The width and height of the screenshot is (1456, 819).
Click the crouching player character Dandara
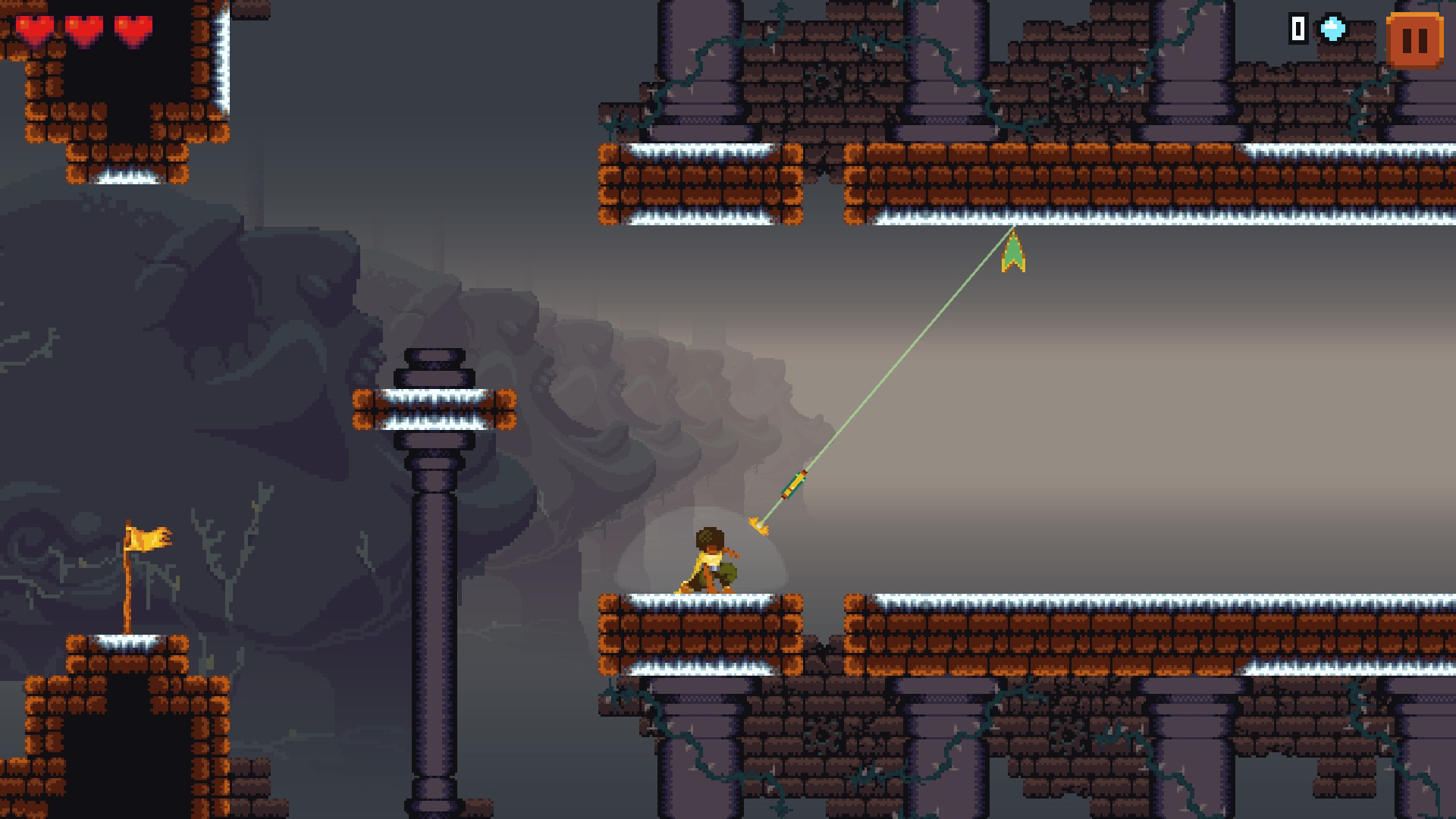[x=709, y=561]
